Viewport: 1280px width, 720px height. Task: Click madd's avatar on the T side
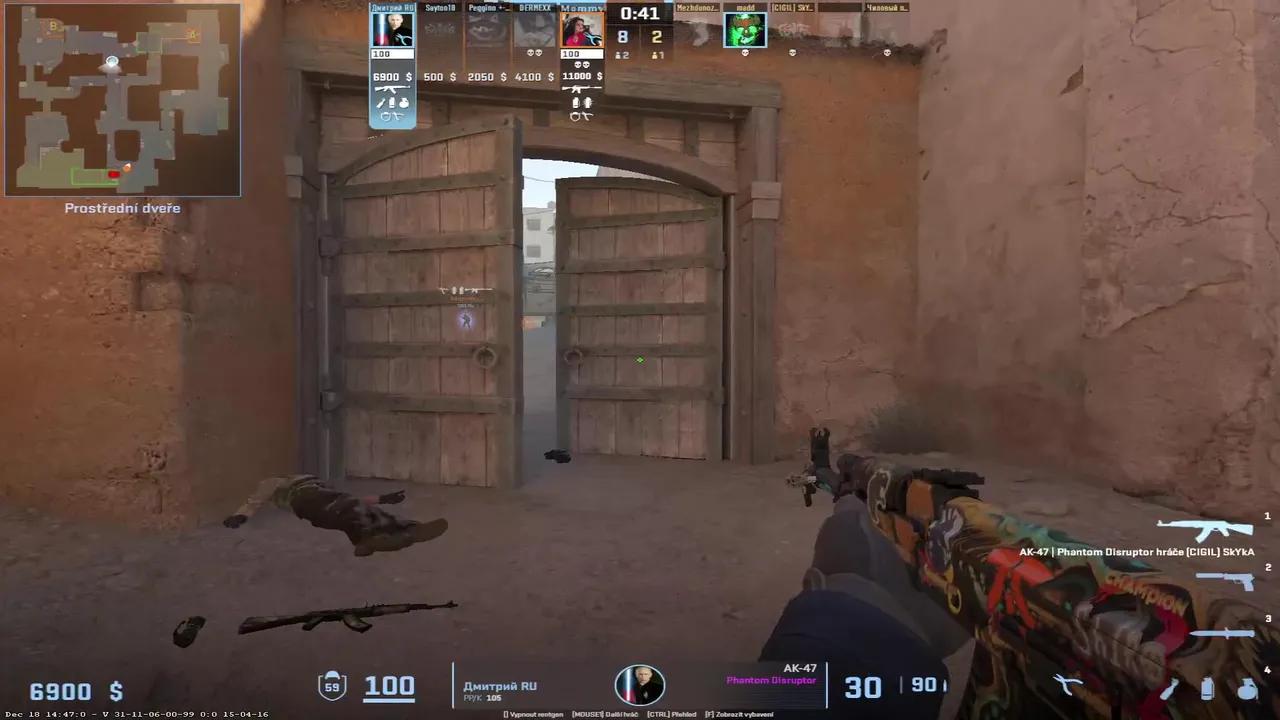744,30
